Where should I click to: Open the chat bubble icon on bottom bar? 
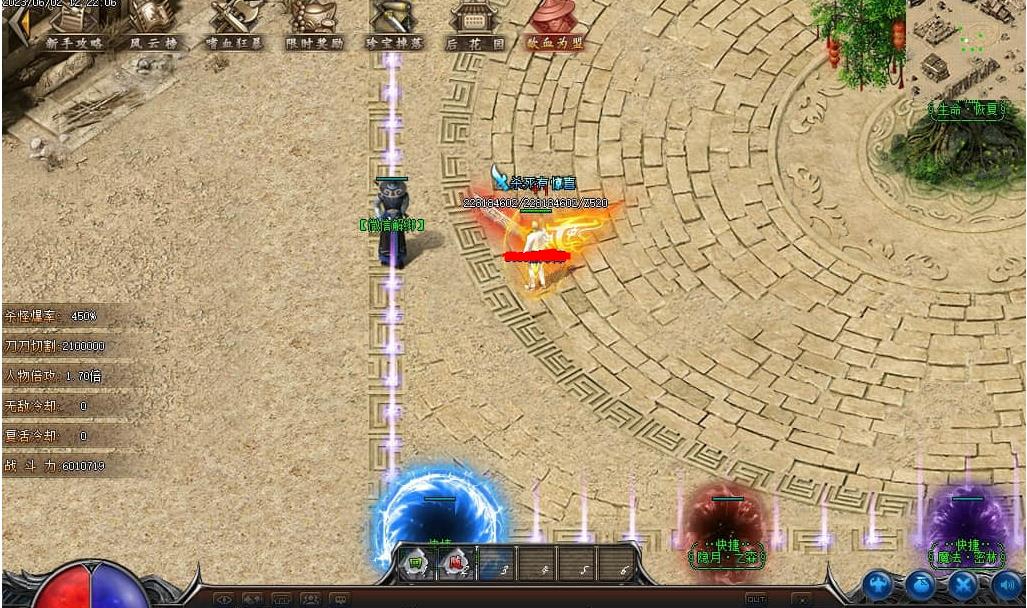[340, 600]
